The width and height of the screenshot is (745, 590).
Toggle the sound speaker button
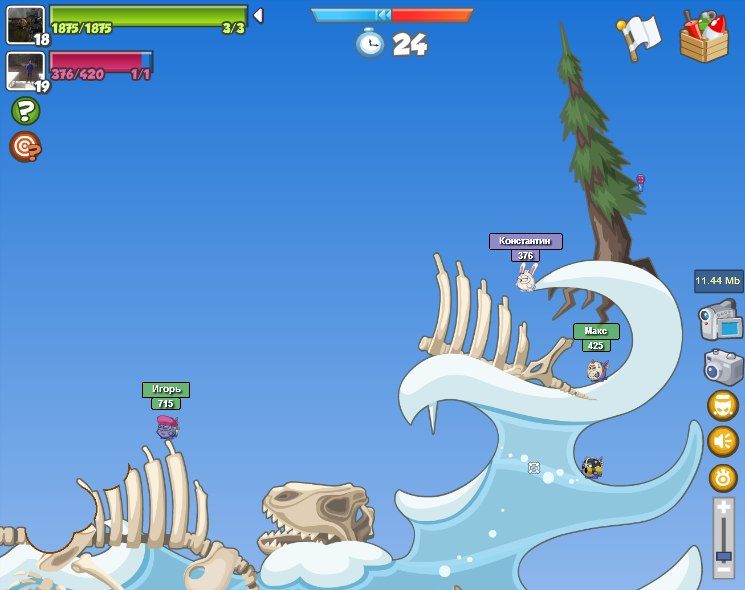click(x=723, y=441)
